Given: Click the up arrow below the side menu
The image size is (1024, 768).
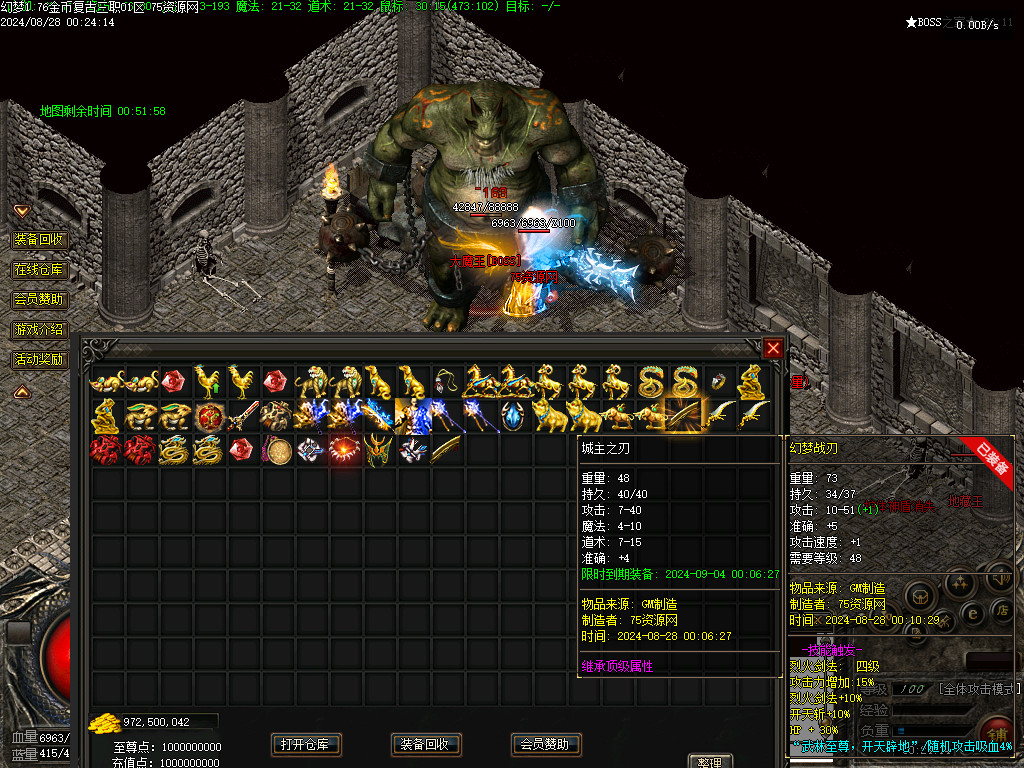Looking at the screenshot, I should pos(21,392).
